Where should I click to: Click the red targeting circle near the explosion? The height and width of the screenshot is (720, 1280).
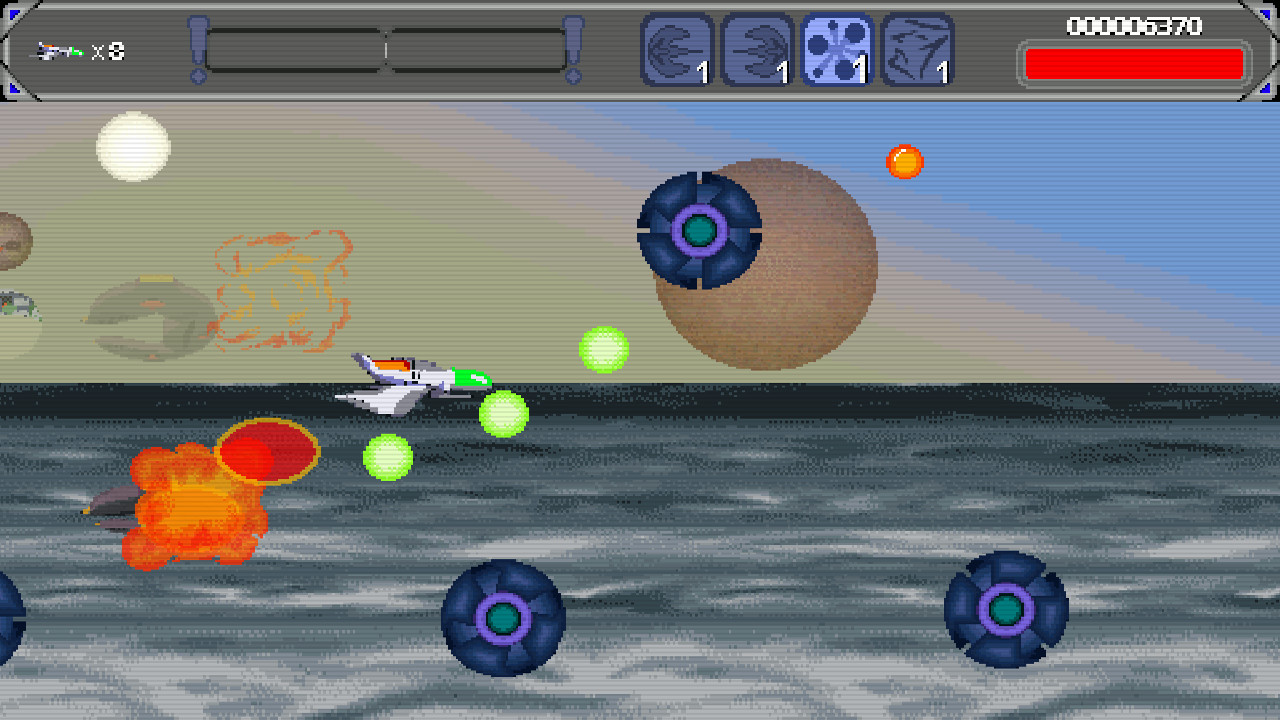(x=266, y=452)
